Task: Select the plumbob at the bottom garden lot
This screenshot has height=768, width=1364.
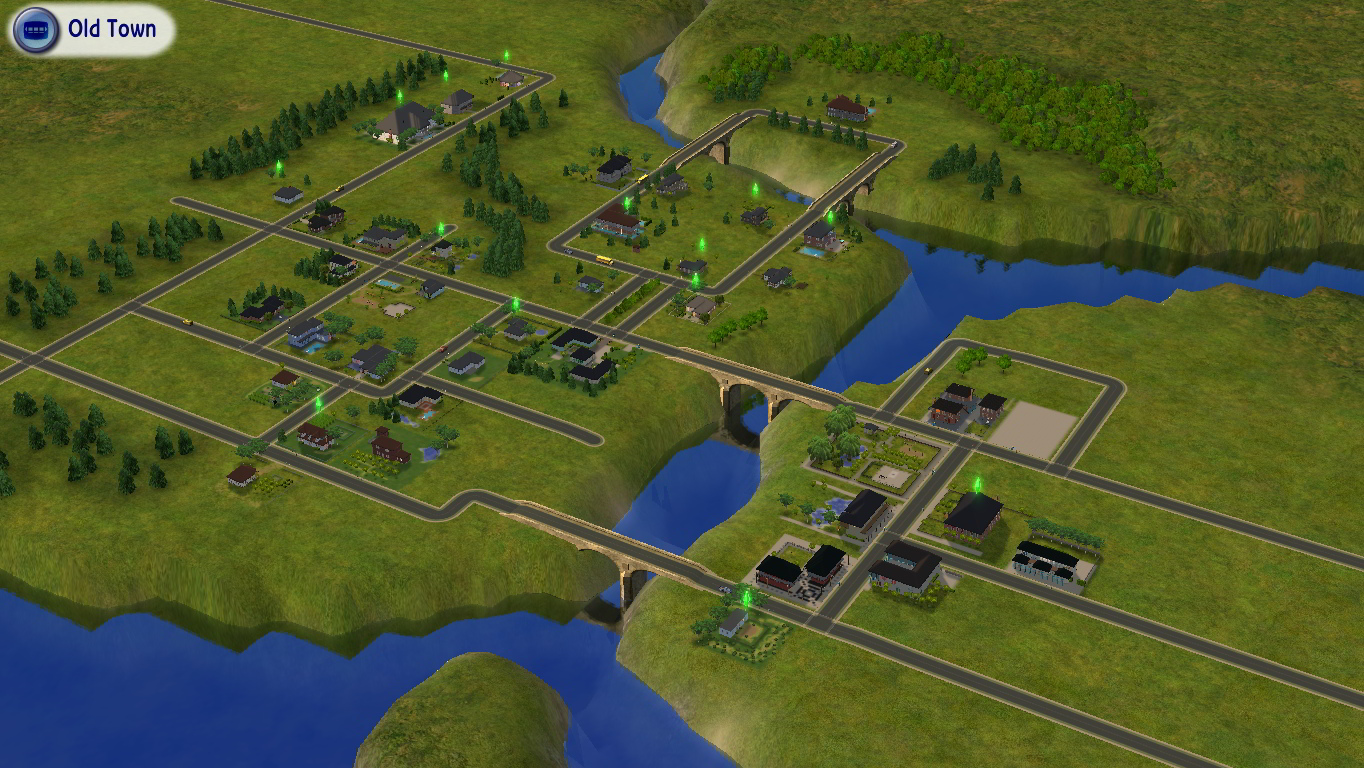Action: tap(744, 596)
